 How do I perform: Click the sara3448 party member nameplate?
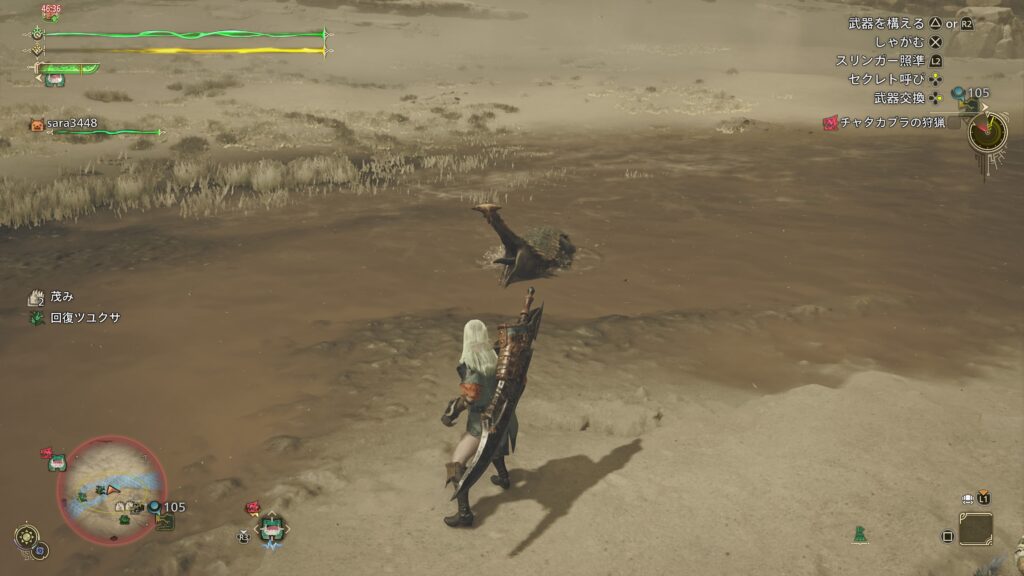click(73, 124)
